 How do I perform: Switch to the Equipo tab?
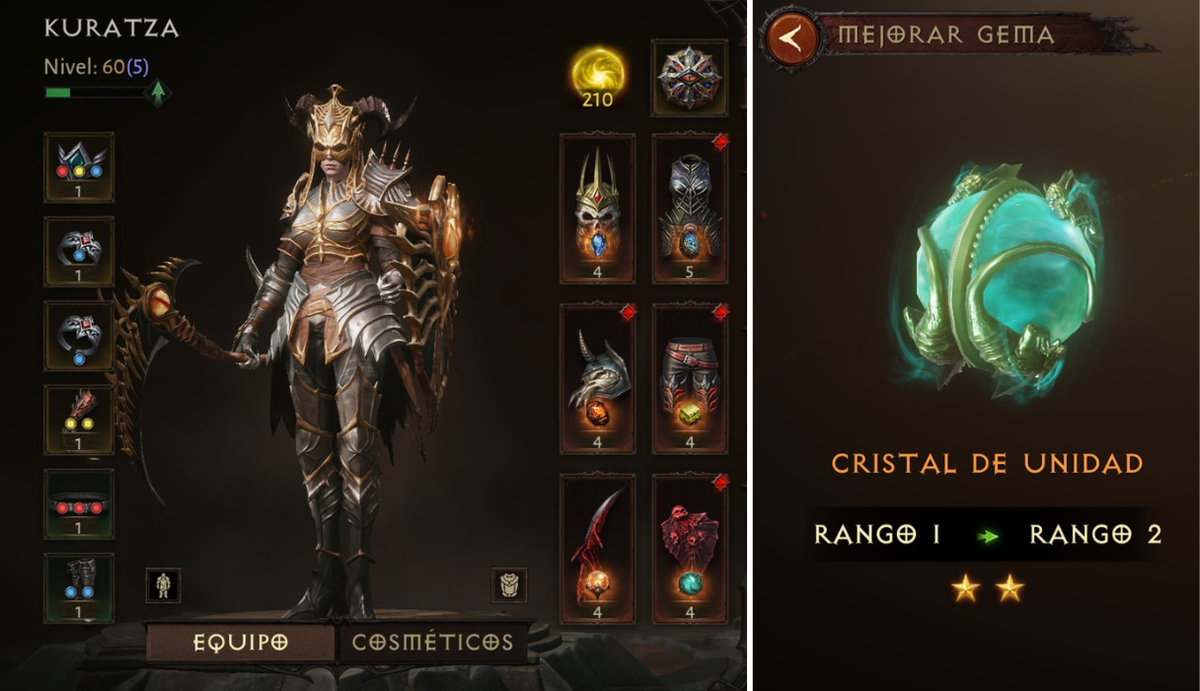point(240,643)
